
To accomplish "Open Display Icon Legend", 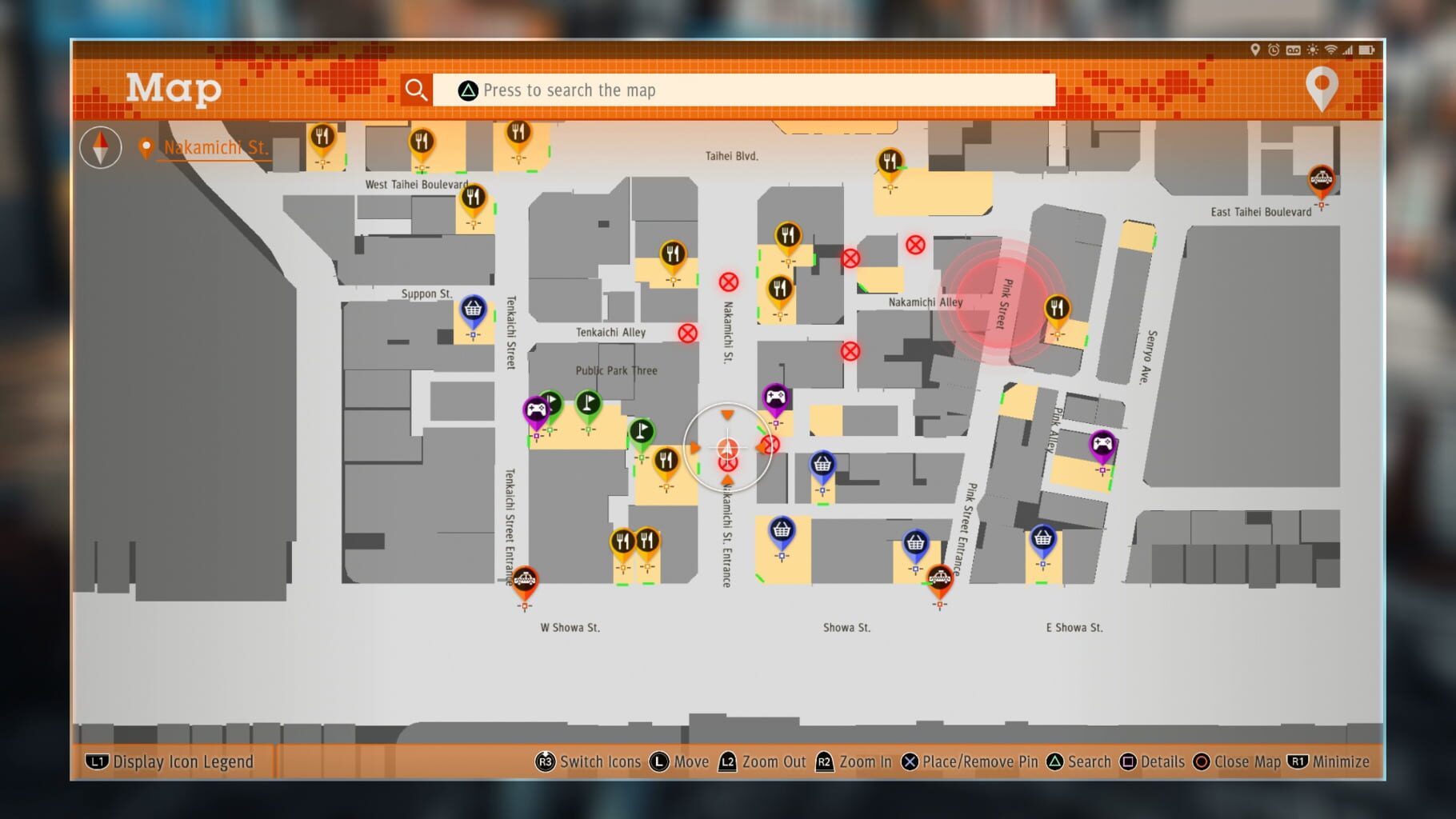I will pos(172,761).
